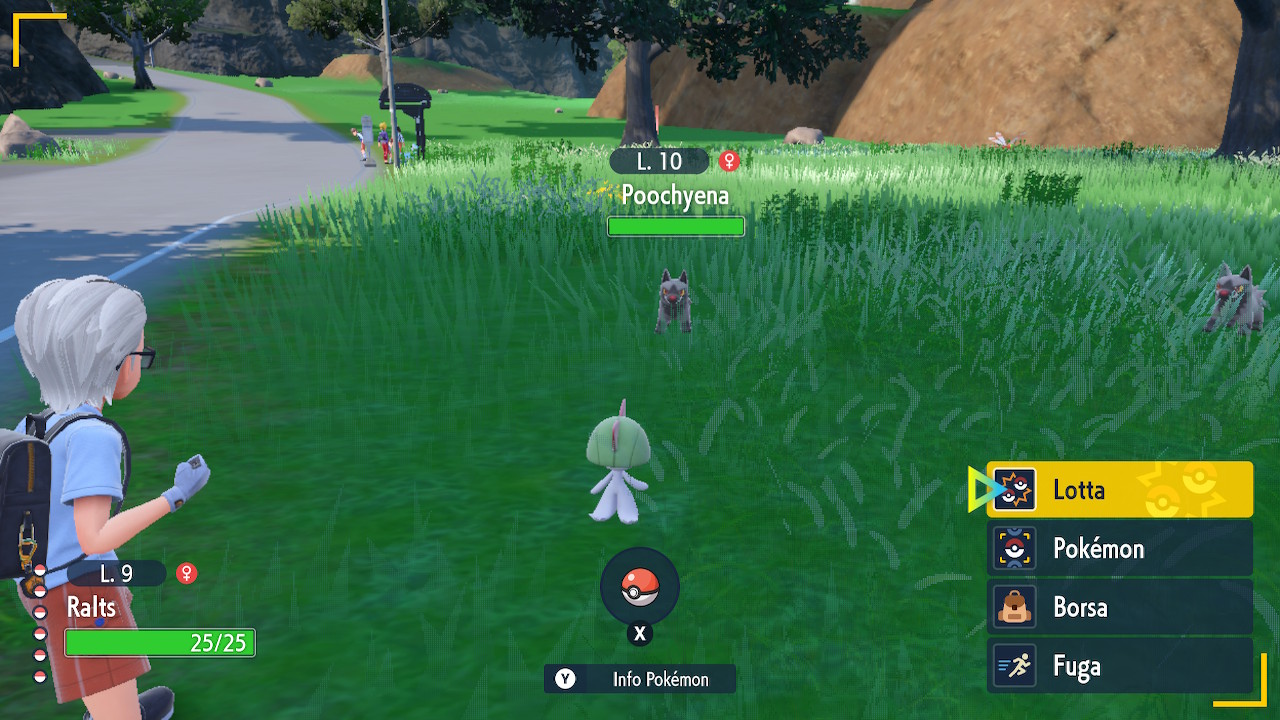This screenshot has width=1280, height=720.
Task: Choose Borsa to open the bag
Action: click(1119, 608)
